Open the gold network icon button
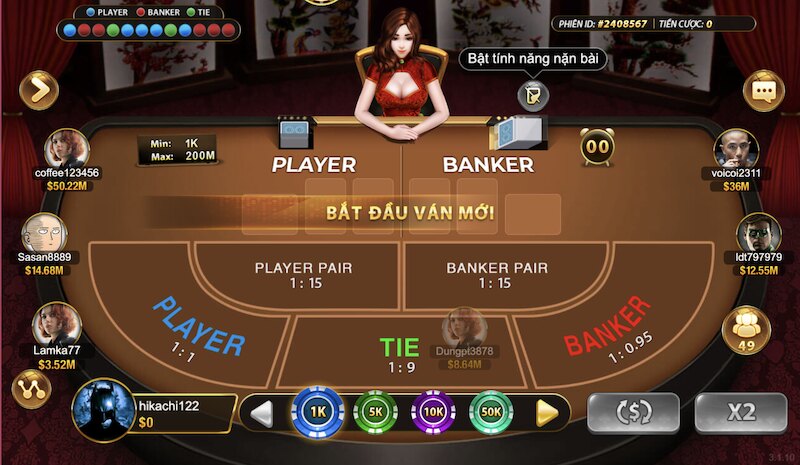The width and height of the screenshot is (800, 465). pyautogui.click(x=31, y=388)
